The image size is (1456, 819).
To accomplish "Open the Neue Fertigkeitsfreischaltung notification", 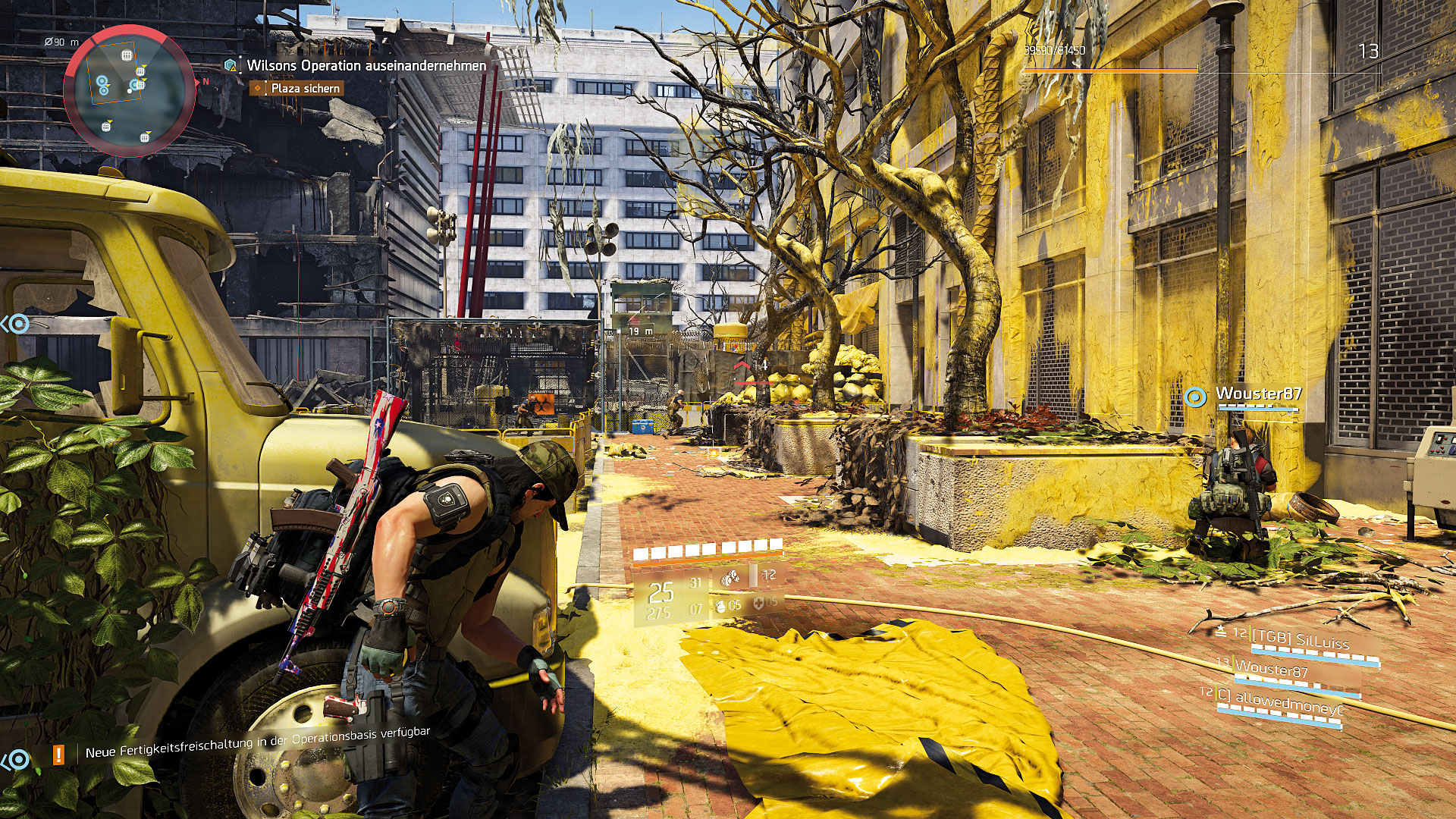I will point(257,742).
